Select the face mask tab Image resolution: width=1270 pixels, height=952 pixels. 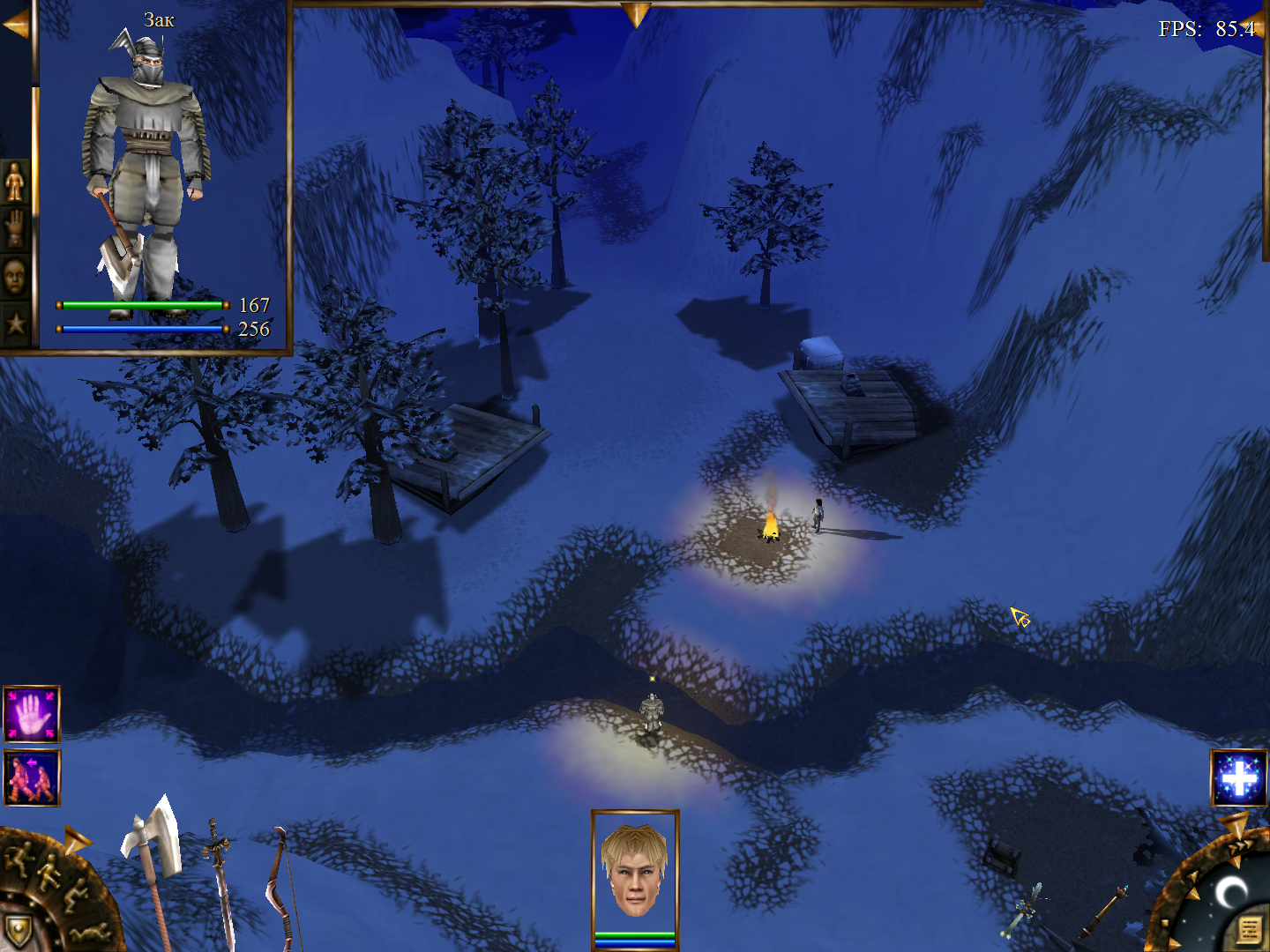click(15, 278)
